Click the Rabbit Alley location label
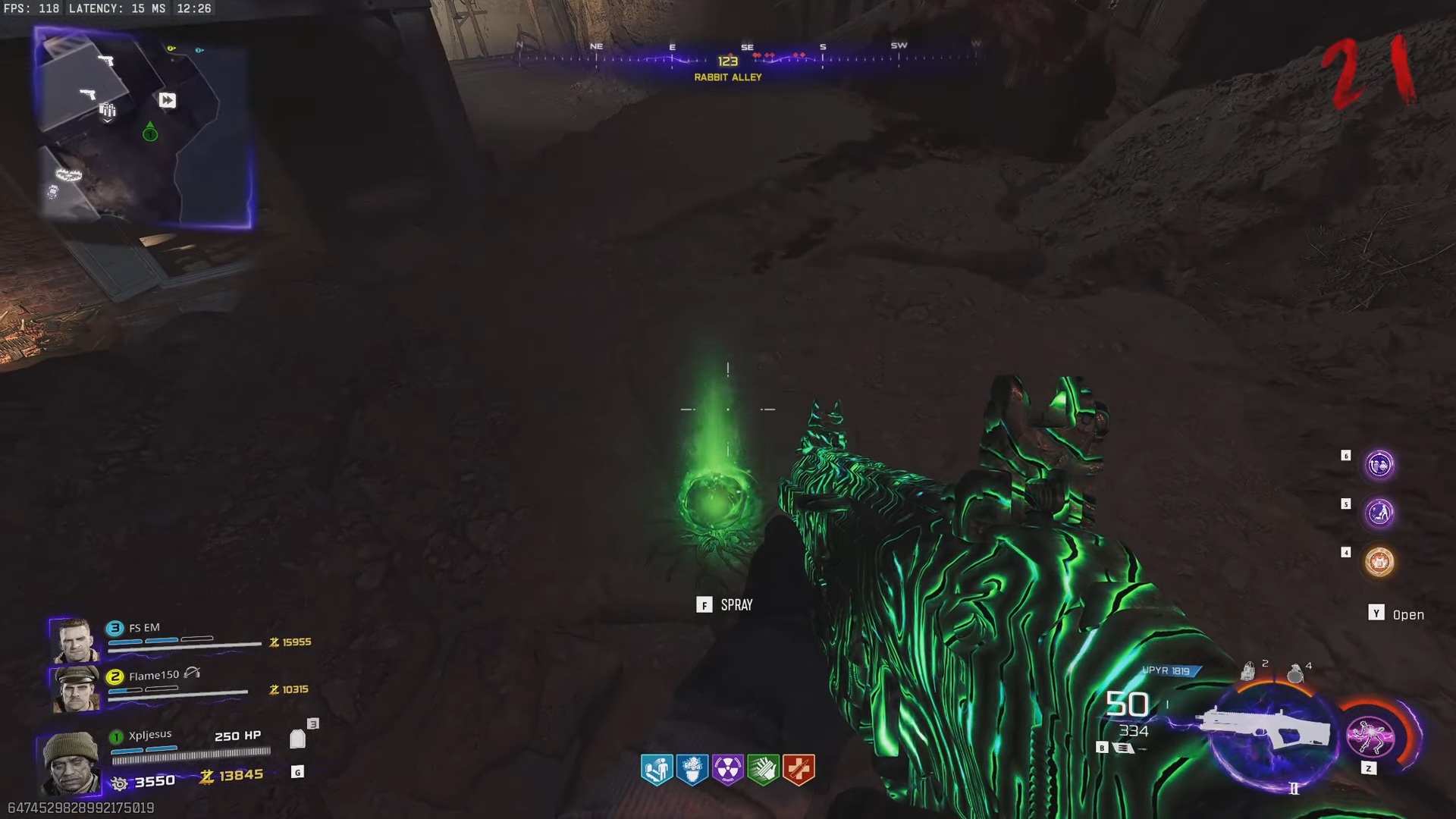The width and height of the screenshot is (1456, 819). point(726,77)
